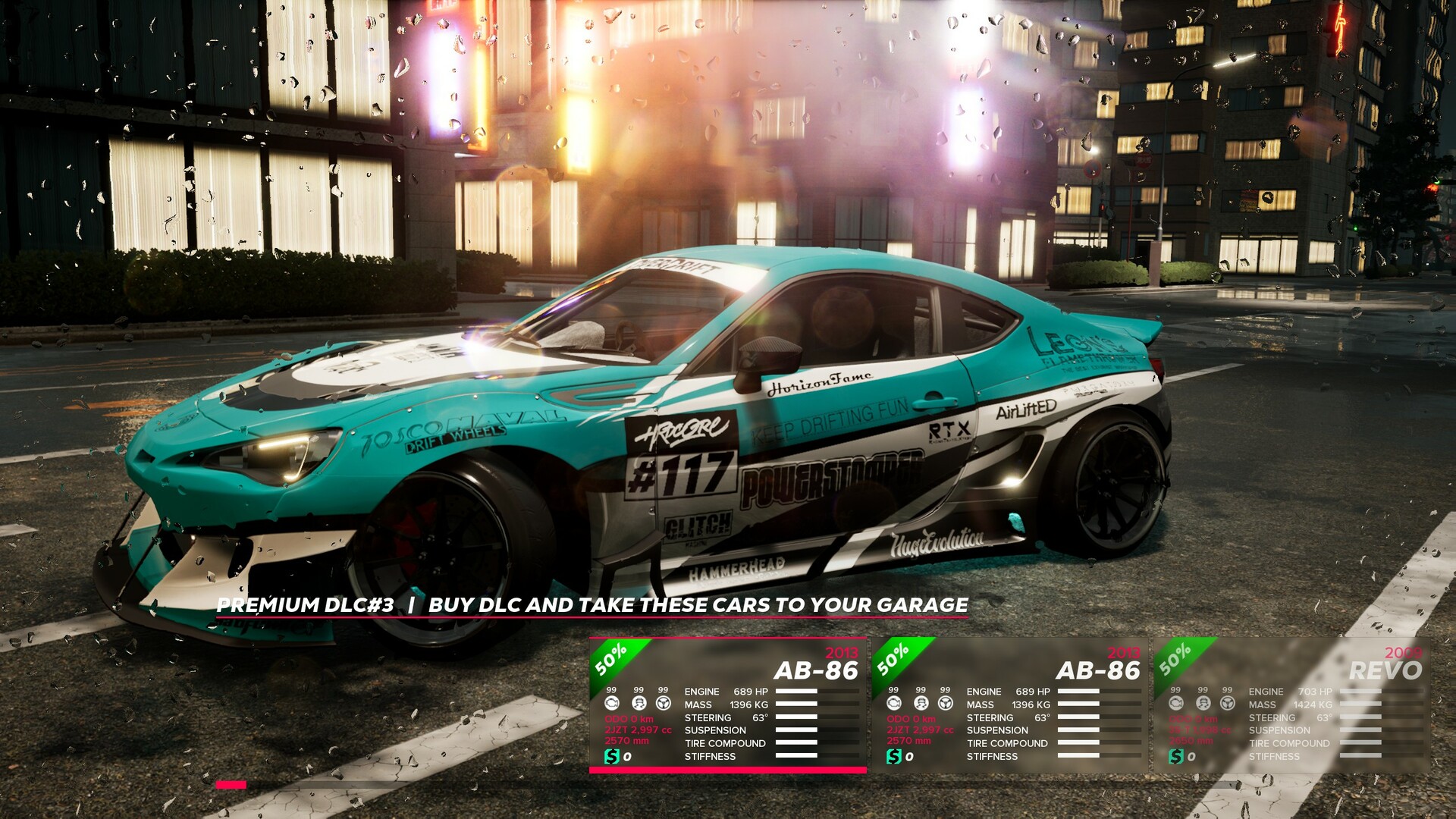Select the helmet icon on the second AB-86 card
This screenshot has width=1456, height=819.
pos(921,704)
